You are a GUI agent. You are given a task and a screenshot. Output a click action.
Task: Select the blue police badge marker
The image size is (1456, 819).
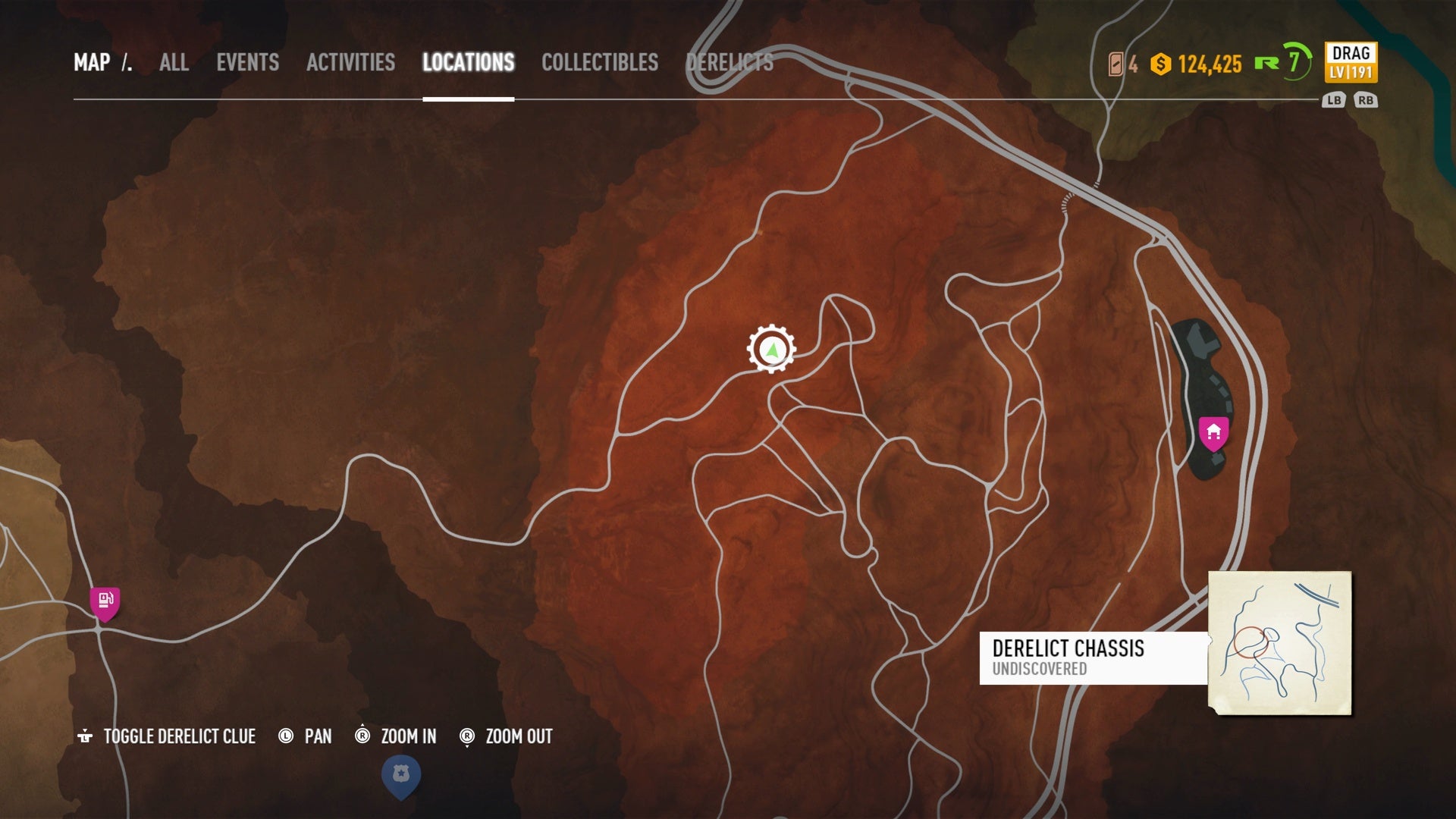(x=401, y=777)
